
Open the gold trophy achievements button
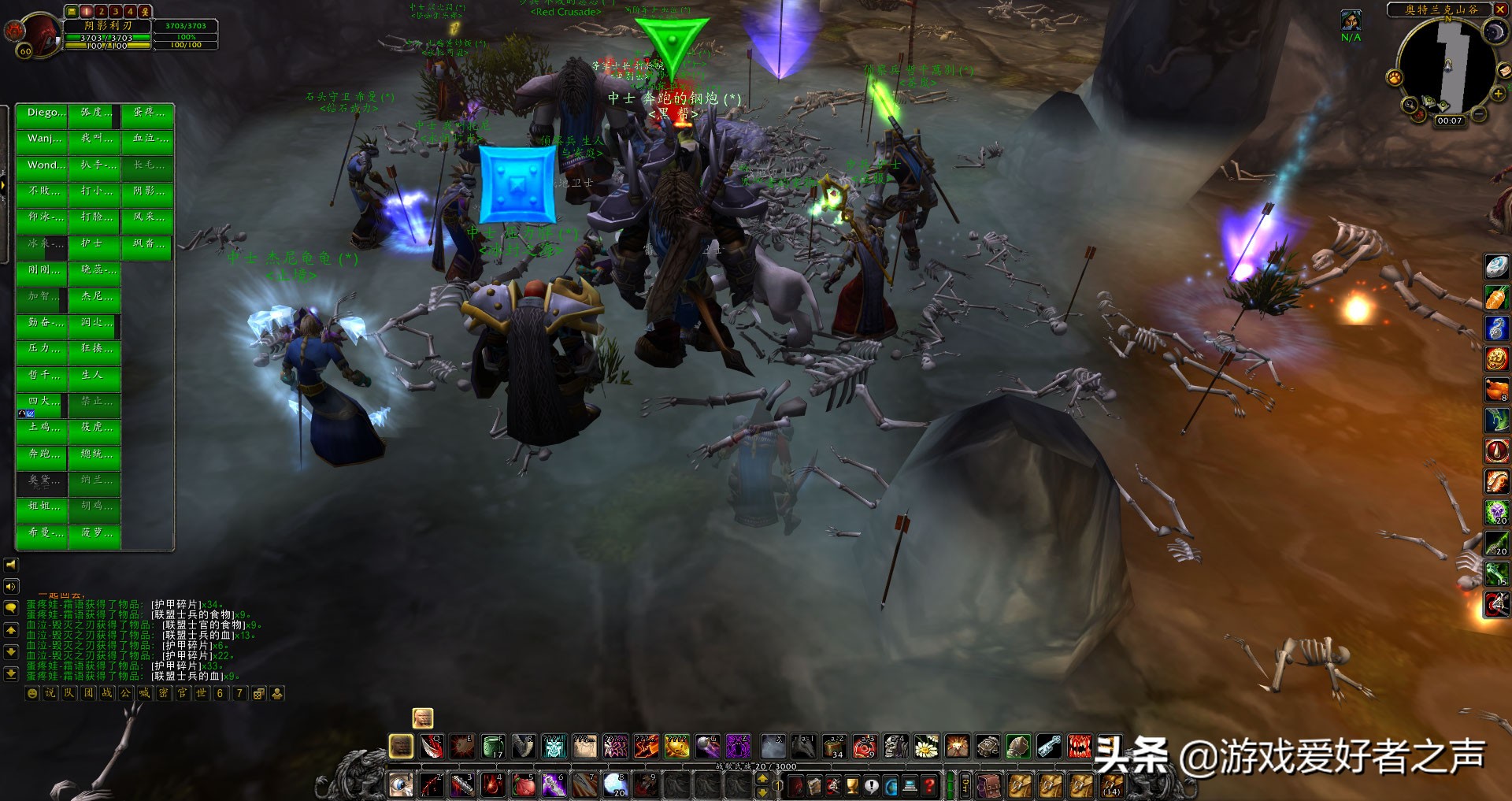852,785
